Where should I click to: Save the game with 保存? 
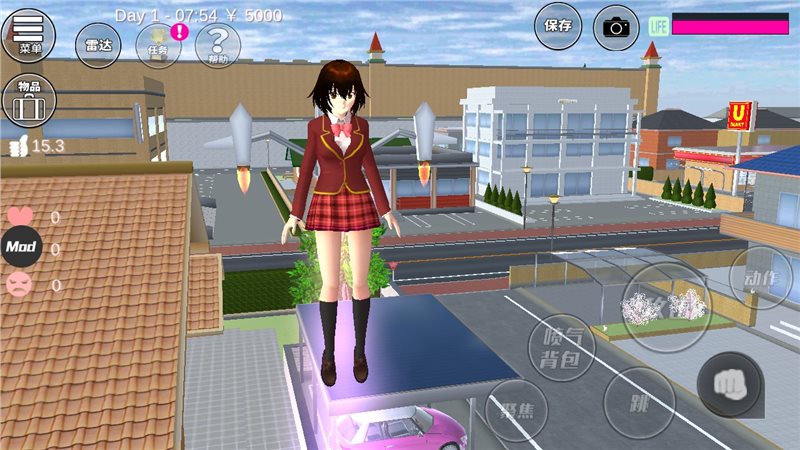558,26
